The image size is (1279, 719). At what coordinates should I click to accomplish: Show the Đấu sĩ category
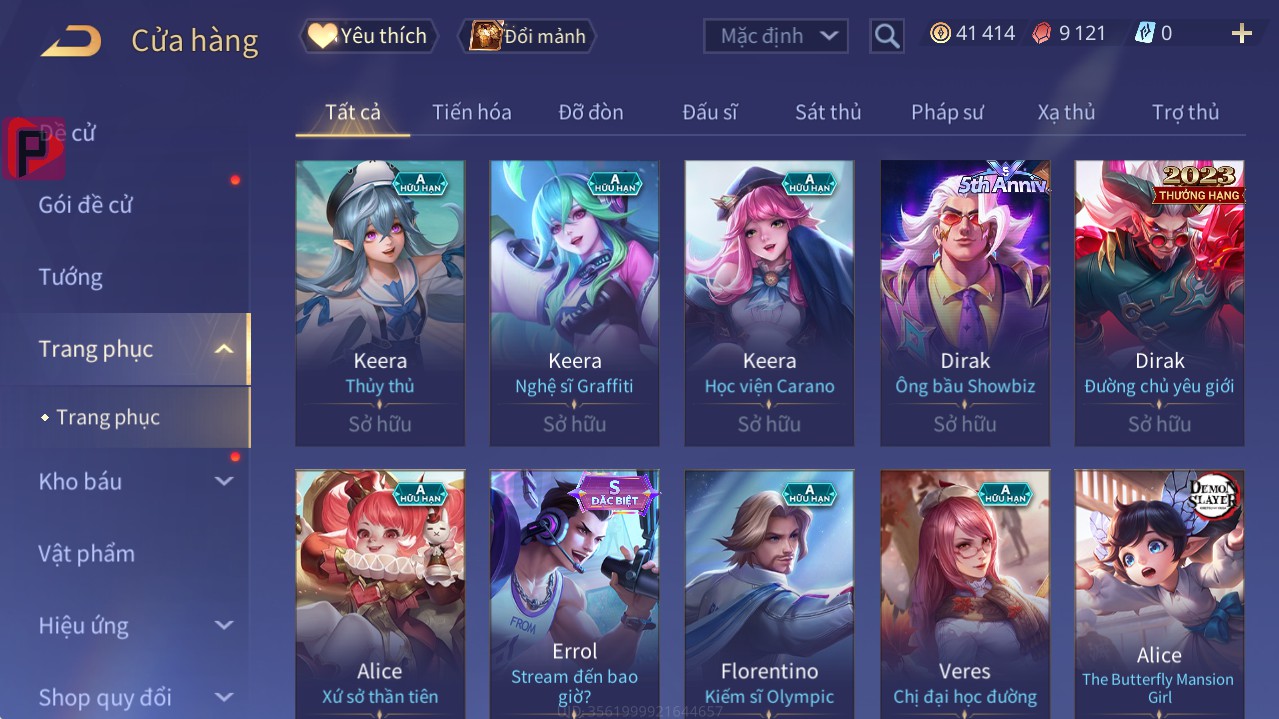(x=709, y=112)
